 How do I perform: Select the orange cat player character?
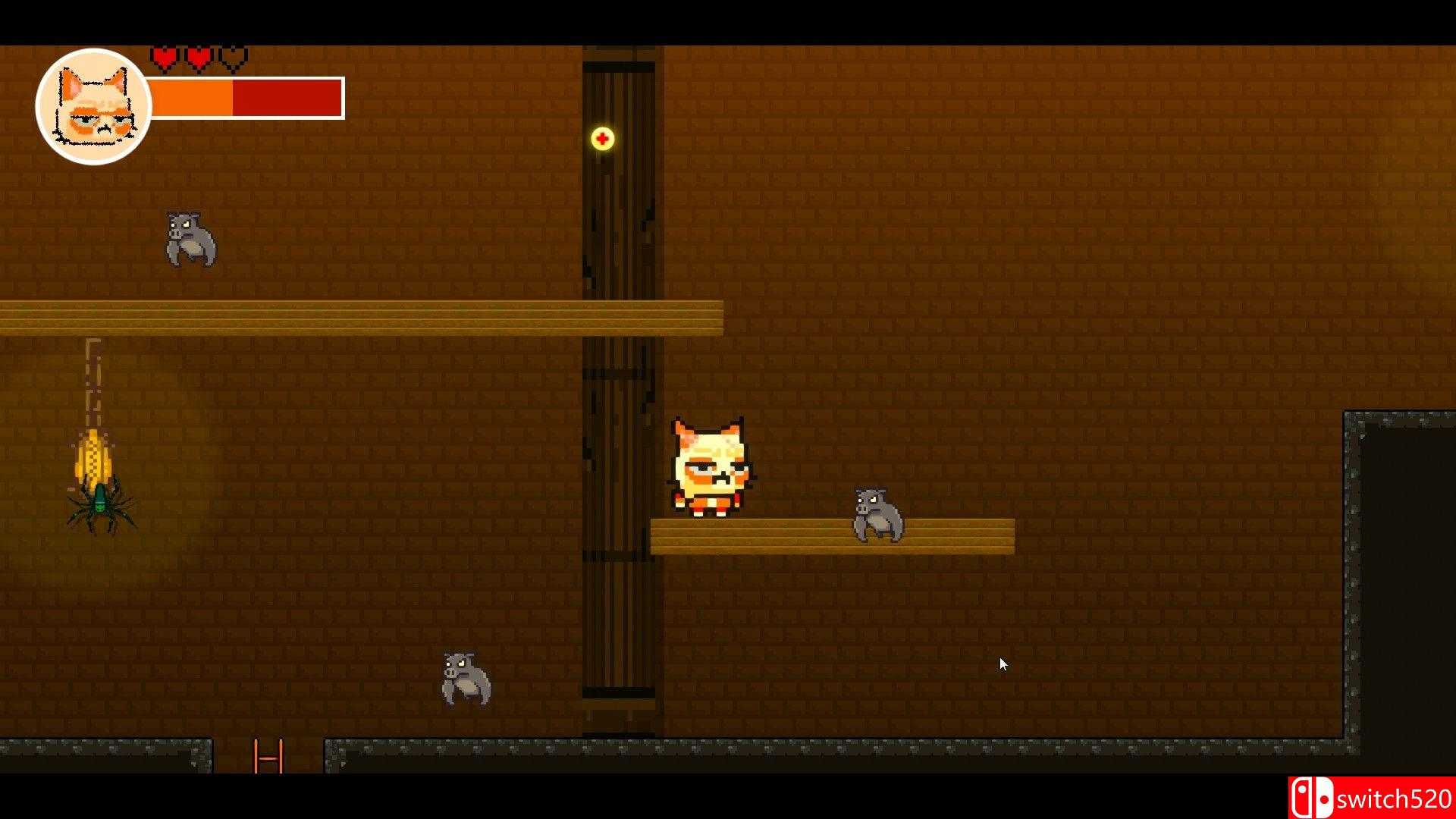coord(711,466)
